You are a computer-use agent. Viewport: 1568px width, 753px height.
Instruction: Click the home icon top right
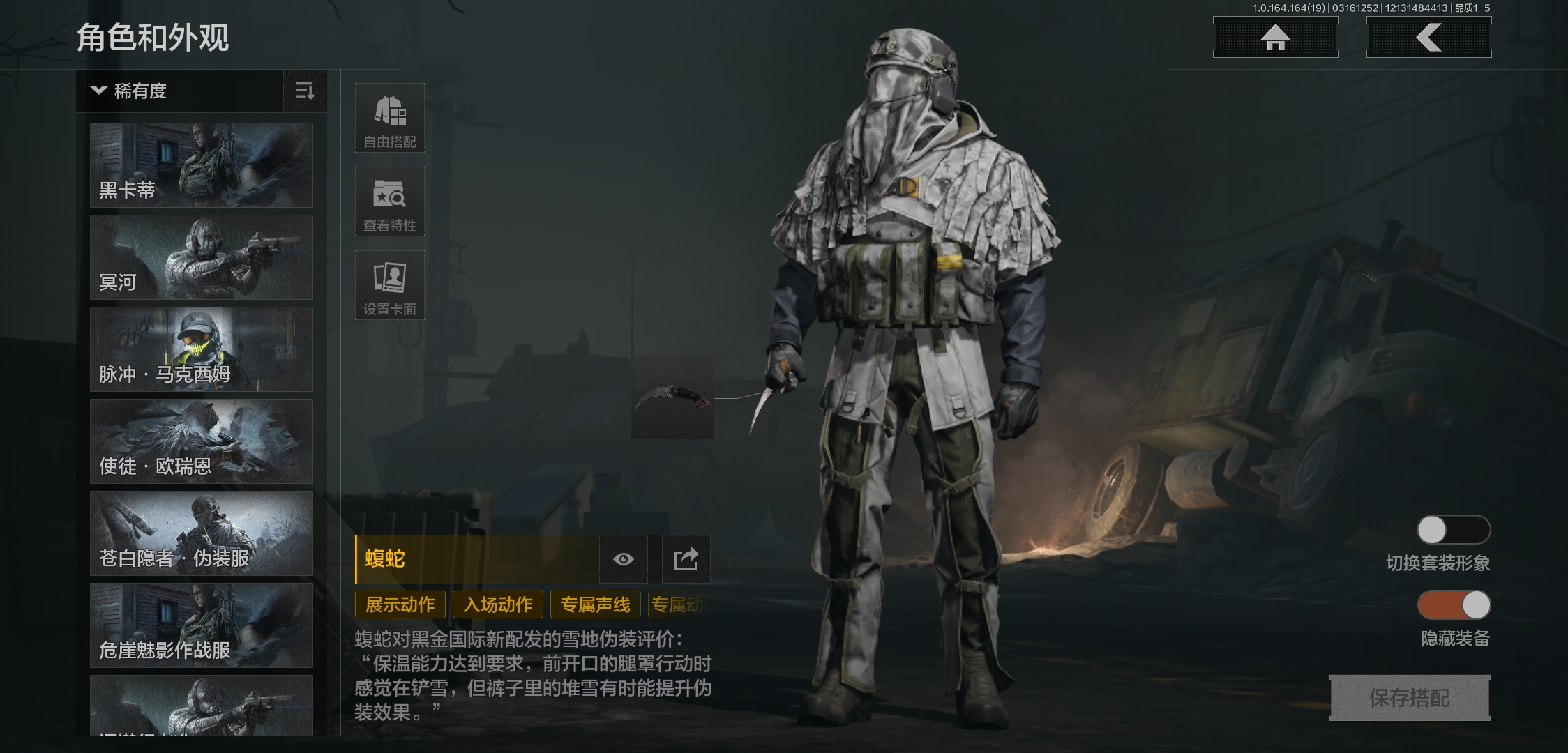pos(1275,38)
